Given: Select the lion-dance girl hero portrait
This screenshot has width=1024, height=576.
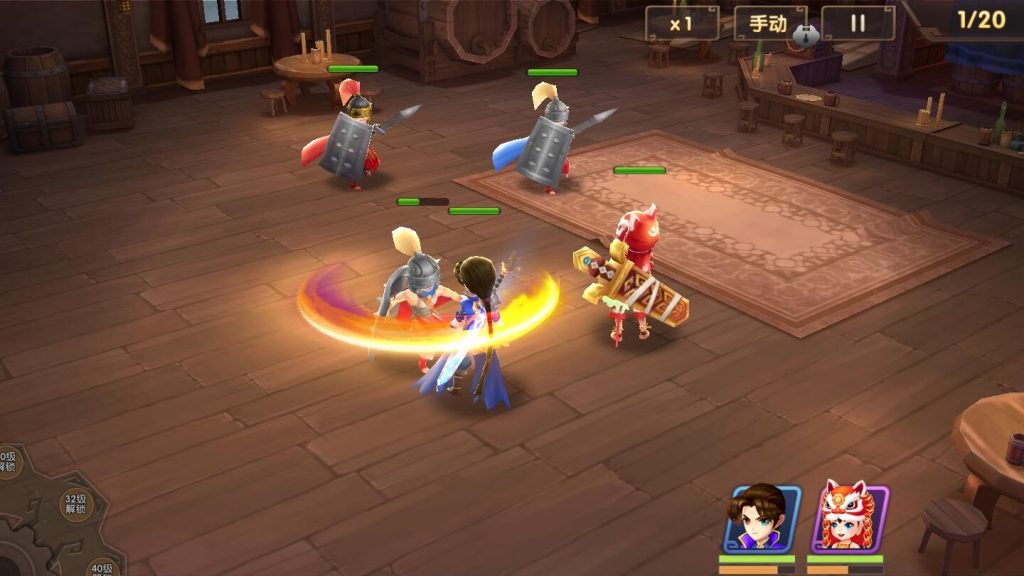Looking at the screenshot, I should 849,518.
